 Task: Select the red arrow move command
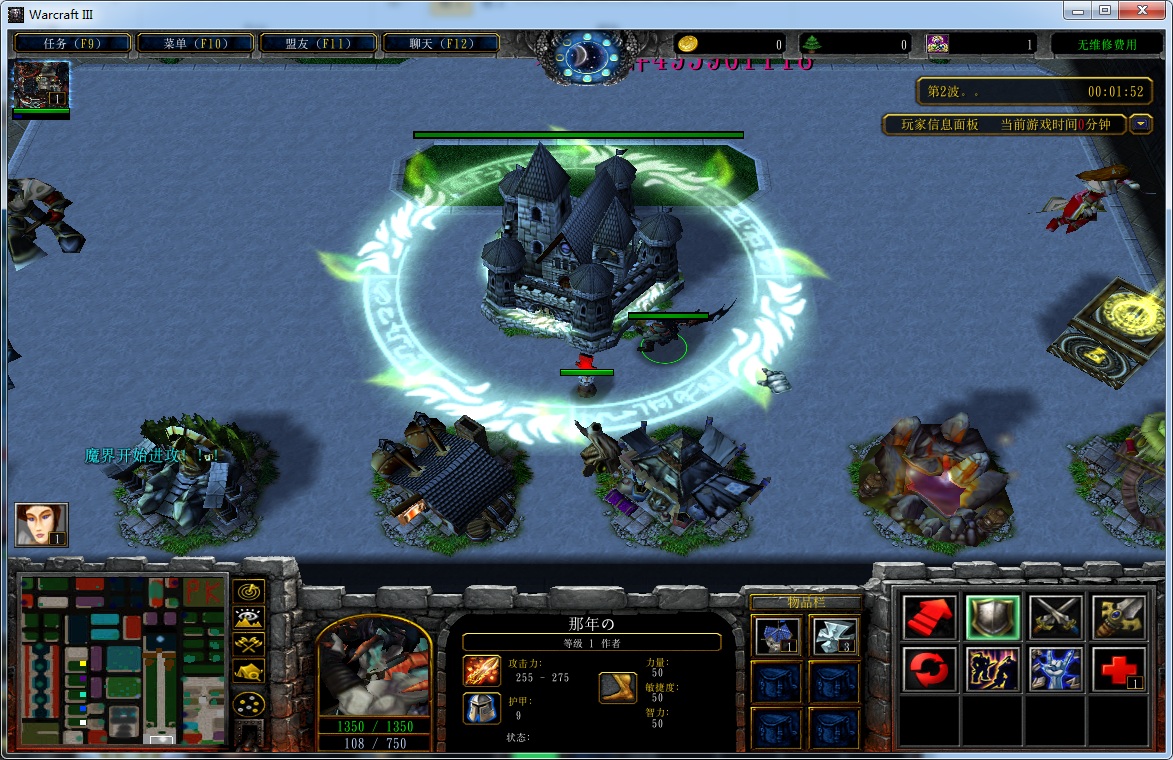929,617
